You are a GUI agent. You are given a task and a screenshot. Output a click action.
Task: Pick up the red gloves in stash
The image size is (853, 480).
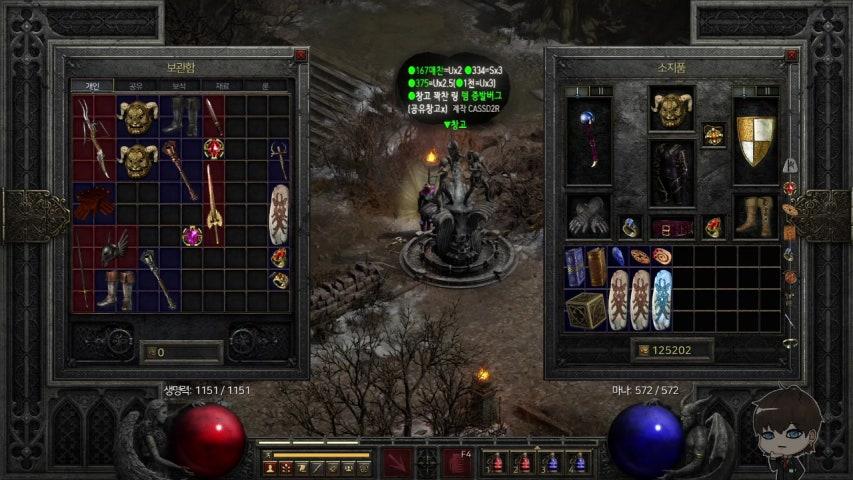(94, 203)
